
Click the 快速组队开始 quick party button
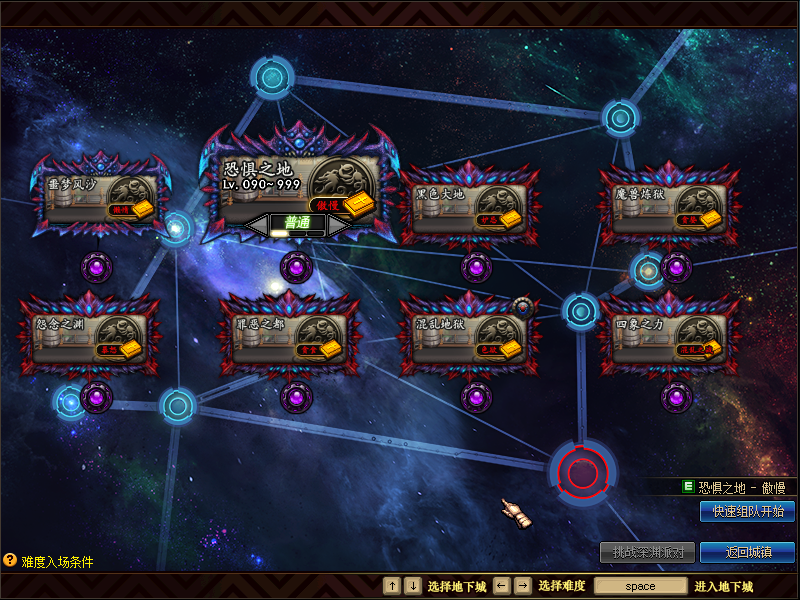click(747, 511)
